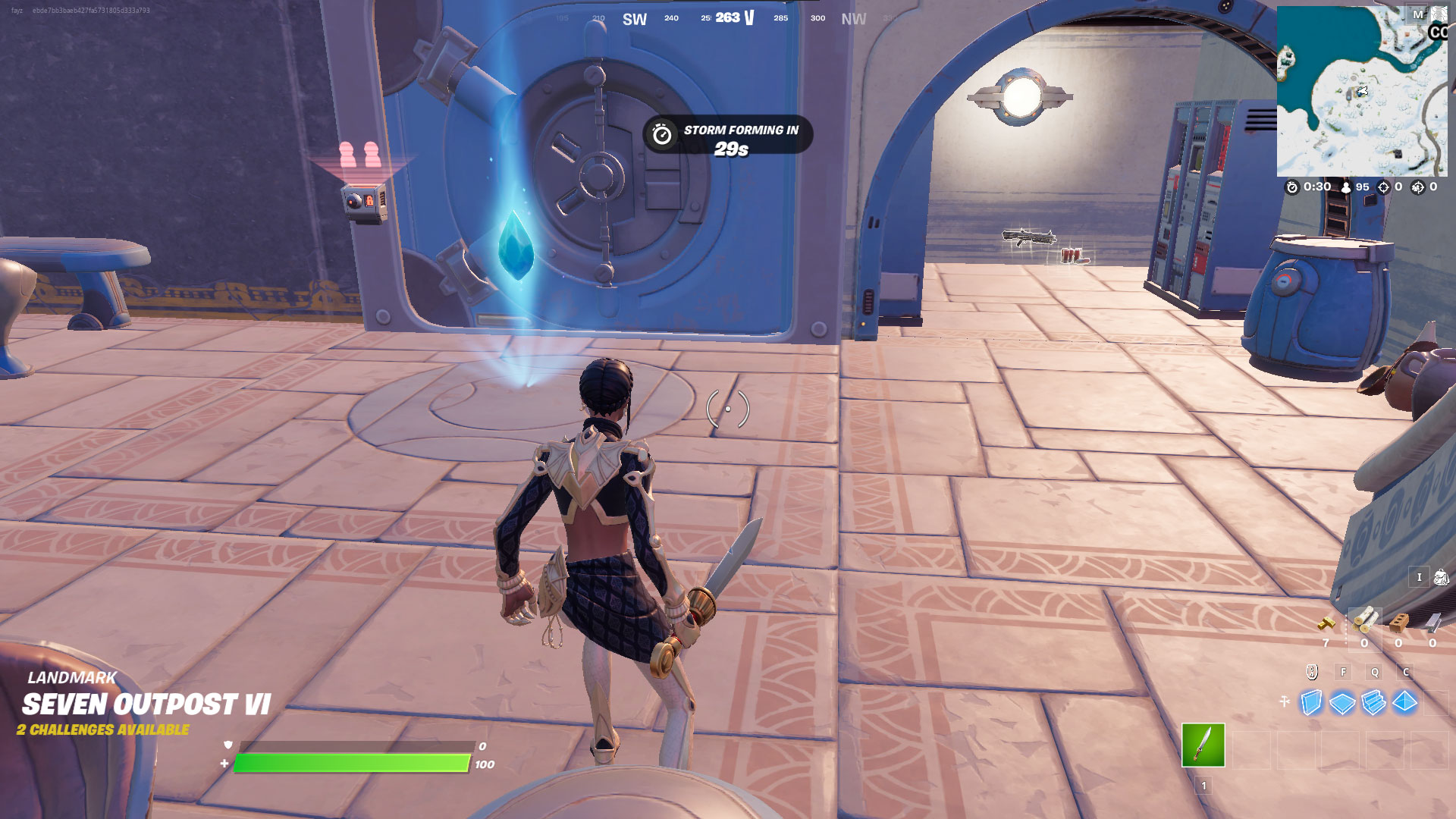The width and height of the screenshot is (1456, 819).
Task: Click the SW compass heading
Action: click(x=634, y=18)
